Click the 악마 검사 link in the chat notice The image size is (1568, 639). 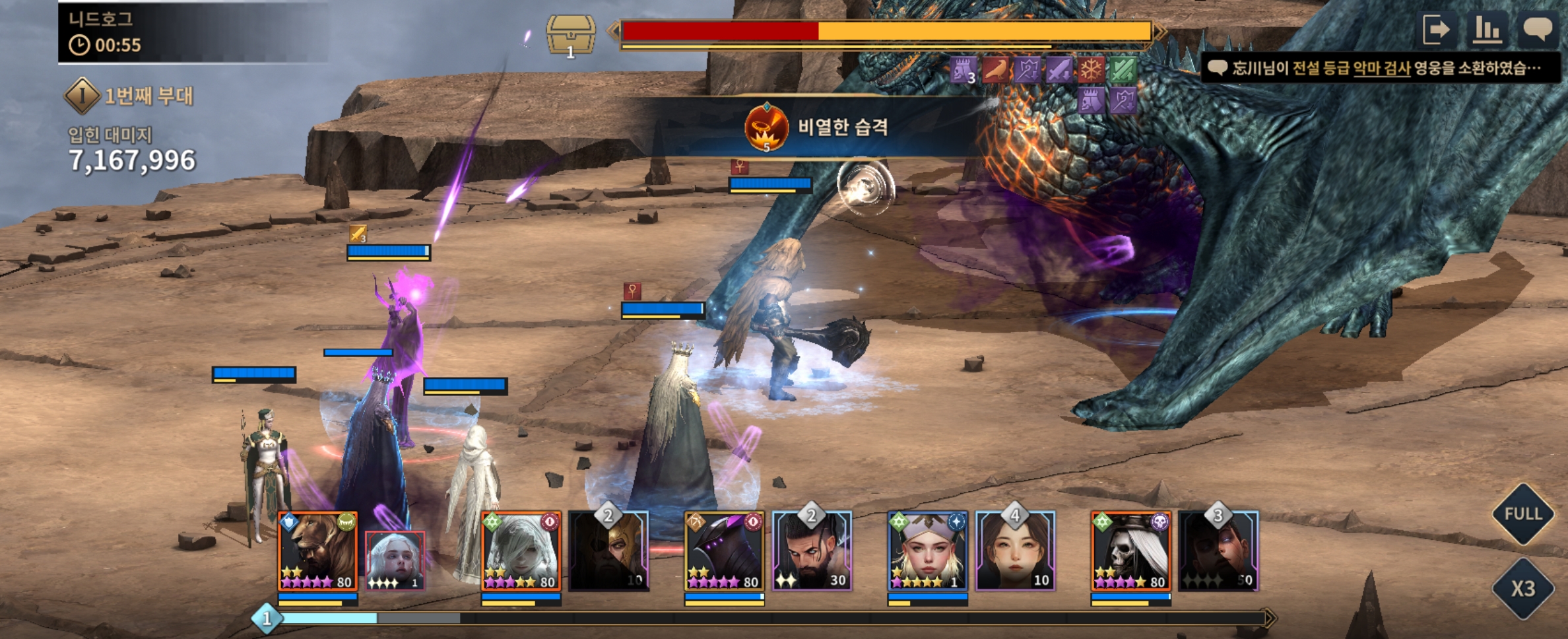tap(1381, 68)
